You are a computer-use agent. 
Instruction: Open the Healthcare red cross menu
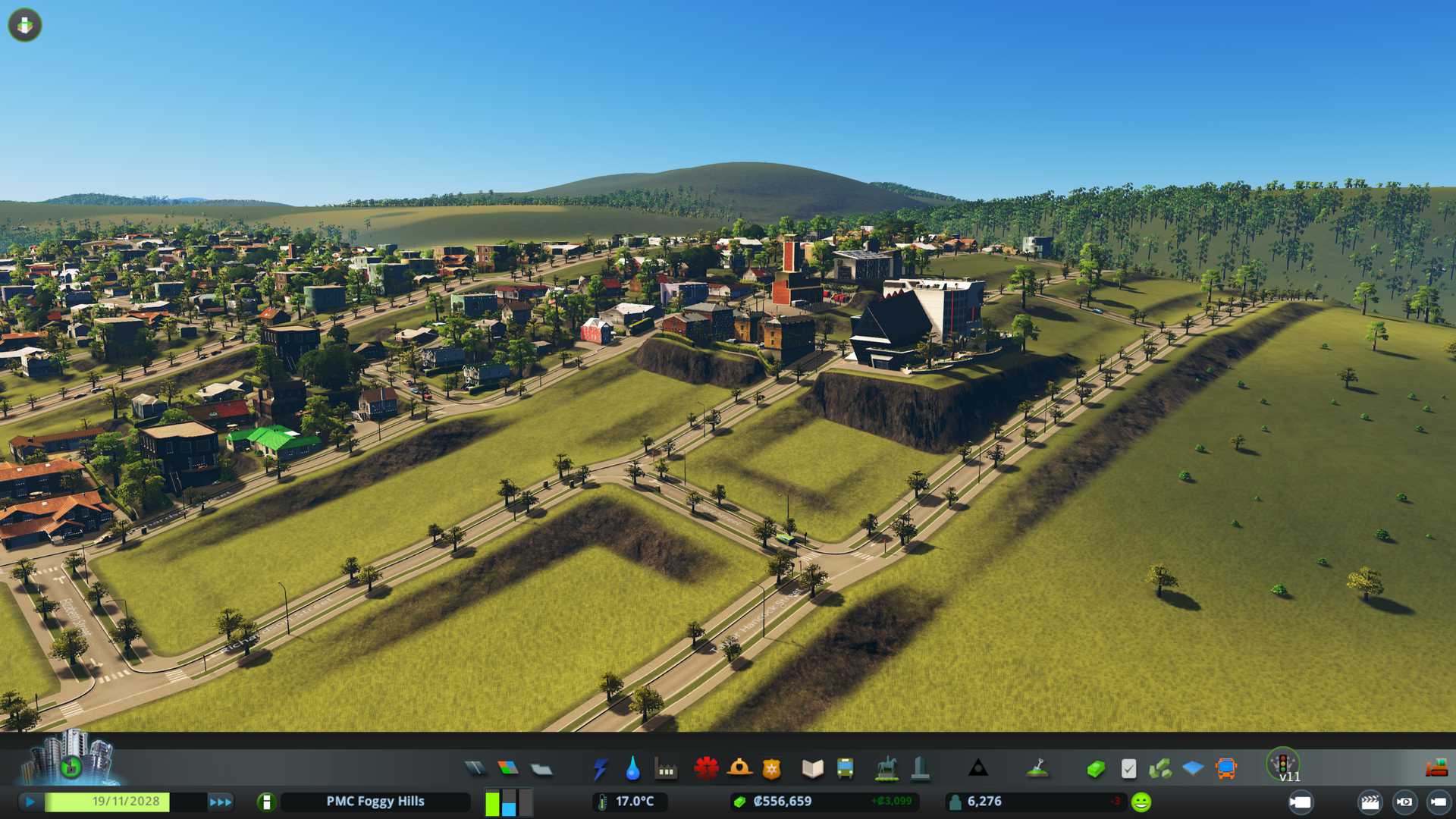tap(706, 769)
